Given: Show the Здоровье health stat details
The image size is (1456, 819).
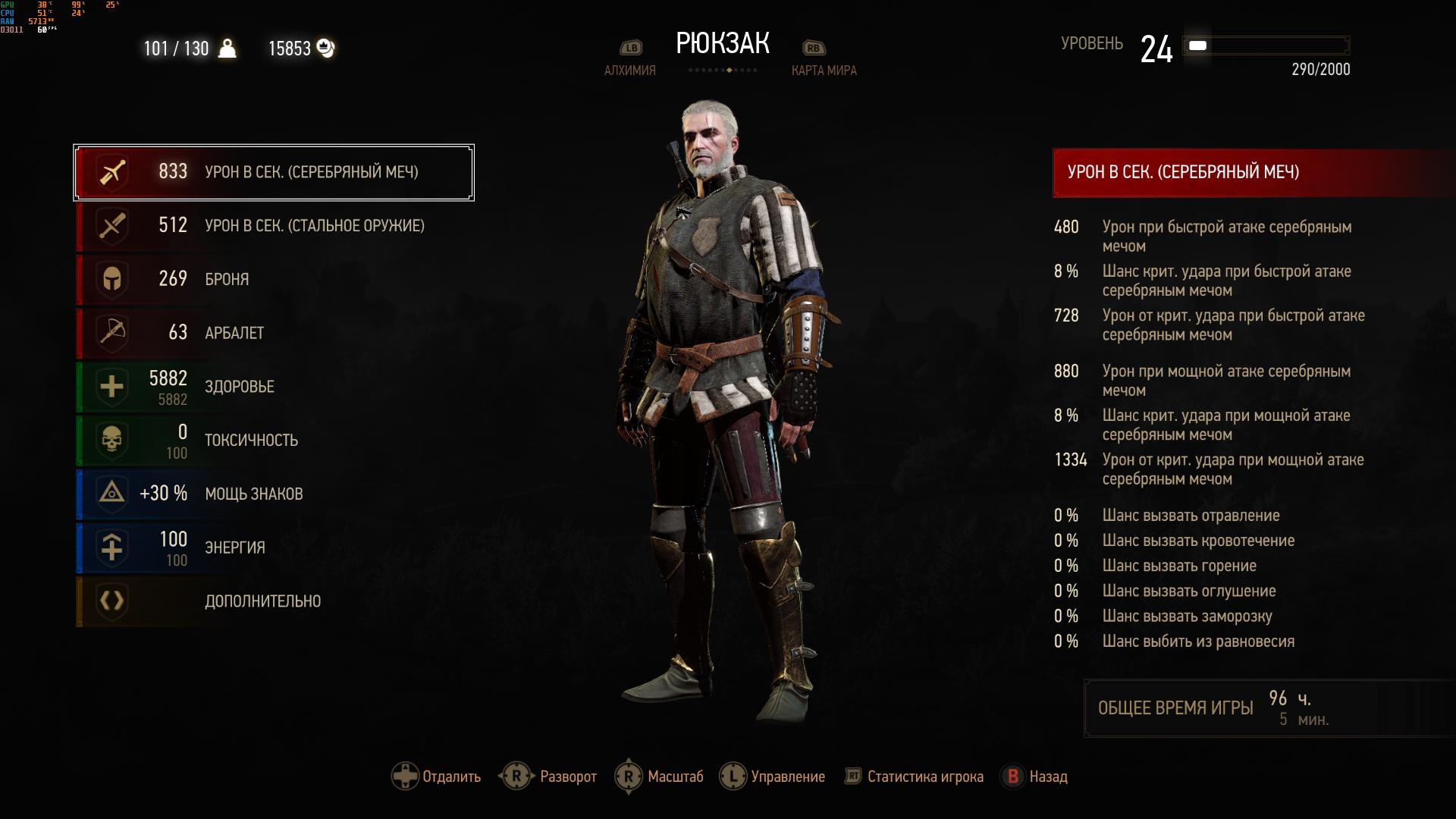Looking at the screenshot, I should point(273,387).
